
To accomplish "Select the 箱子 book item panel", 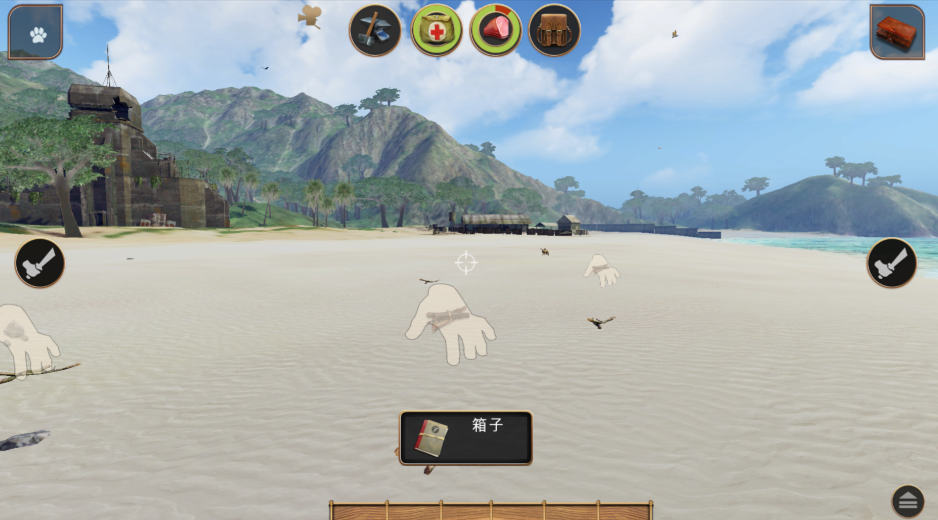I will coord(466,438).
